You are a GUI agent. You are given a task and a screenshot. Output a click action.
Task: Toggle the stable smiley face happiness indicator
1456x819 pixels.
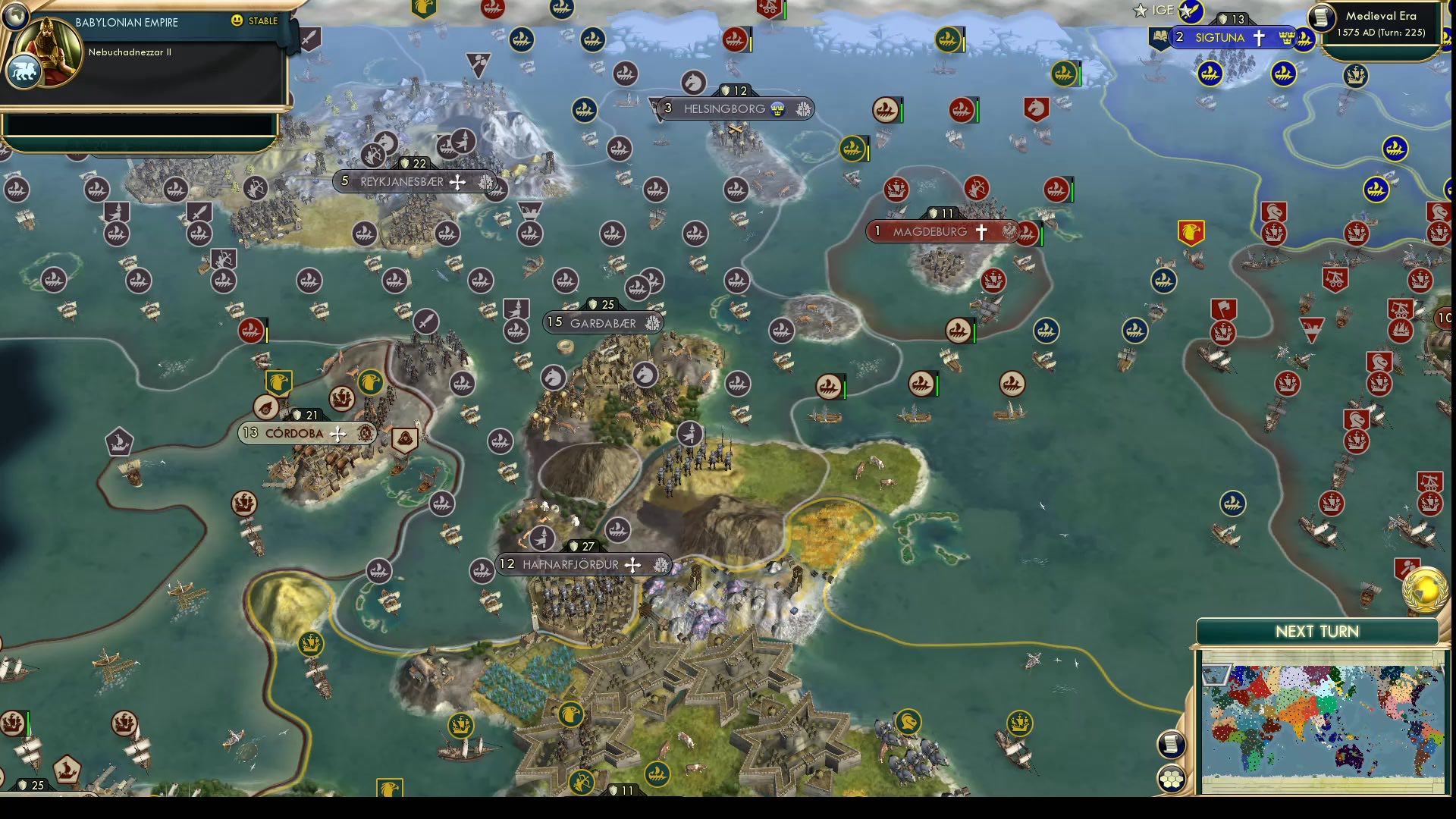click(237, 20)
